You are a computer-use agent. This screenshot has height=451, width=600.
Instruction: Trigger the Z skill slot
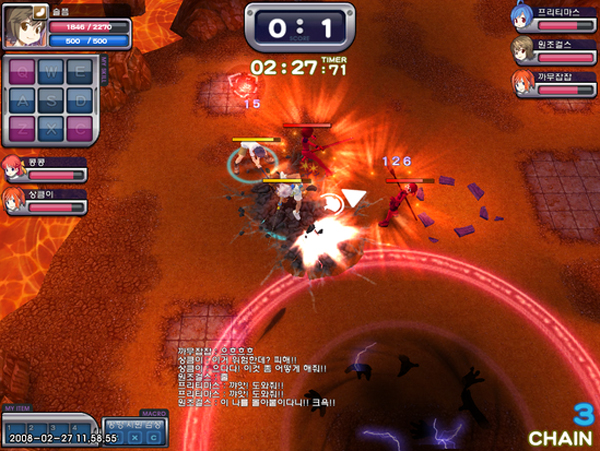pos(23,127)
